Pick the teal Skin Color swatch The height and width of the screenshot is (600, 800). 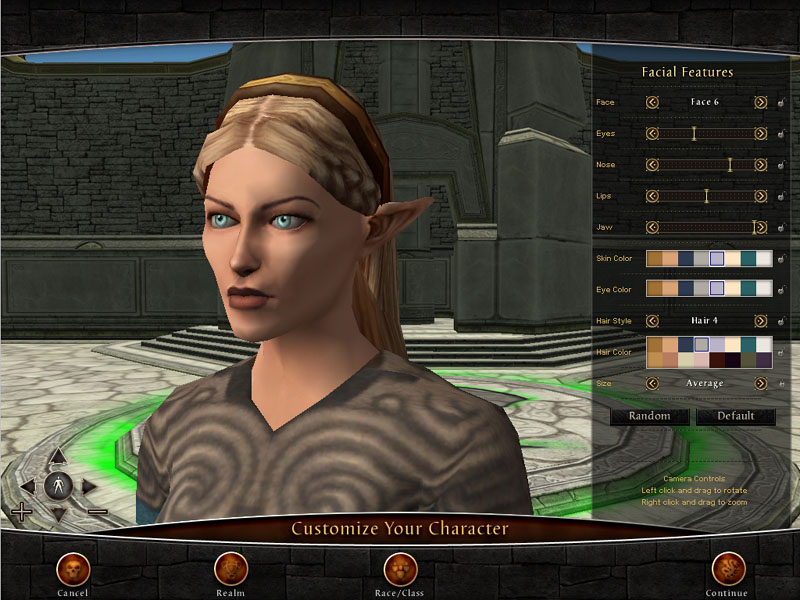pos(748,259)
